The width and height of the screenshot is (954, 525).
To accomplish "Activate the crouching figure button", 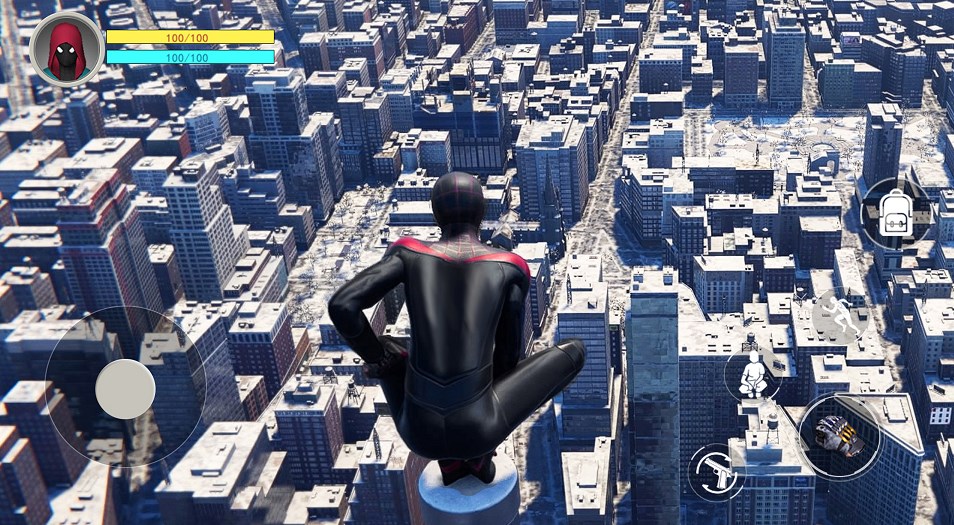I will pyautogui.click(x=753, y=375).
